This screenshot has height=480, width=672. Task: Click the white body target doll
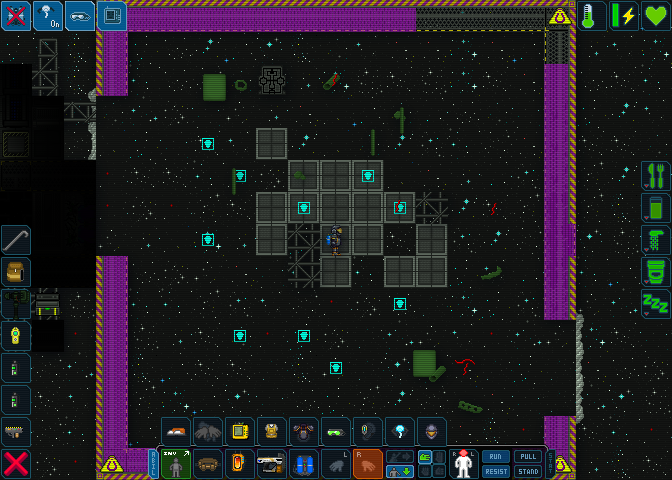coord(463,464)
